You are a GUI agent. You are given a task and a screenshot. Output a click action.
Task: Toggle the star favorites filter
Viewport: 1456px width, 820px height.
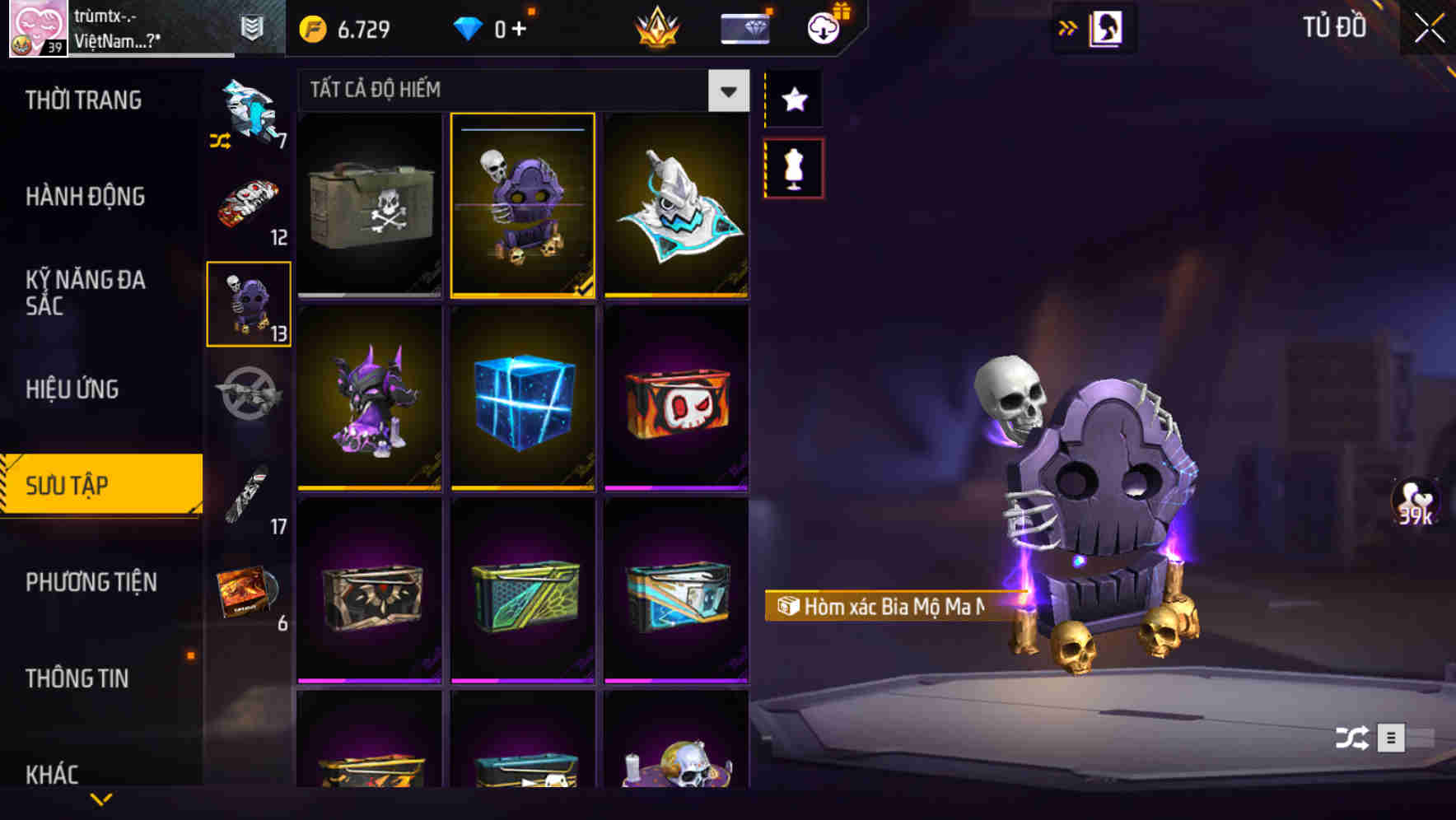click(793, 100)
